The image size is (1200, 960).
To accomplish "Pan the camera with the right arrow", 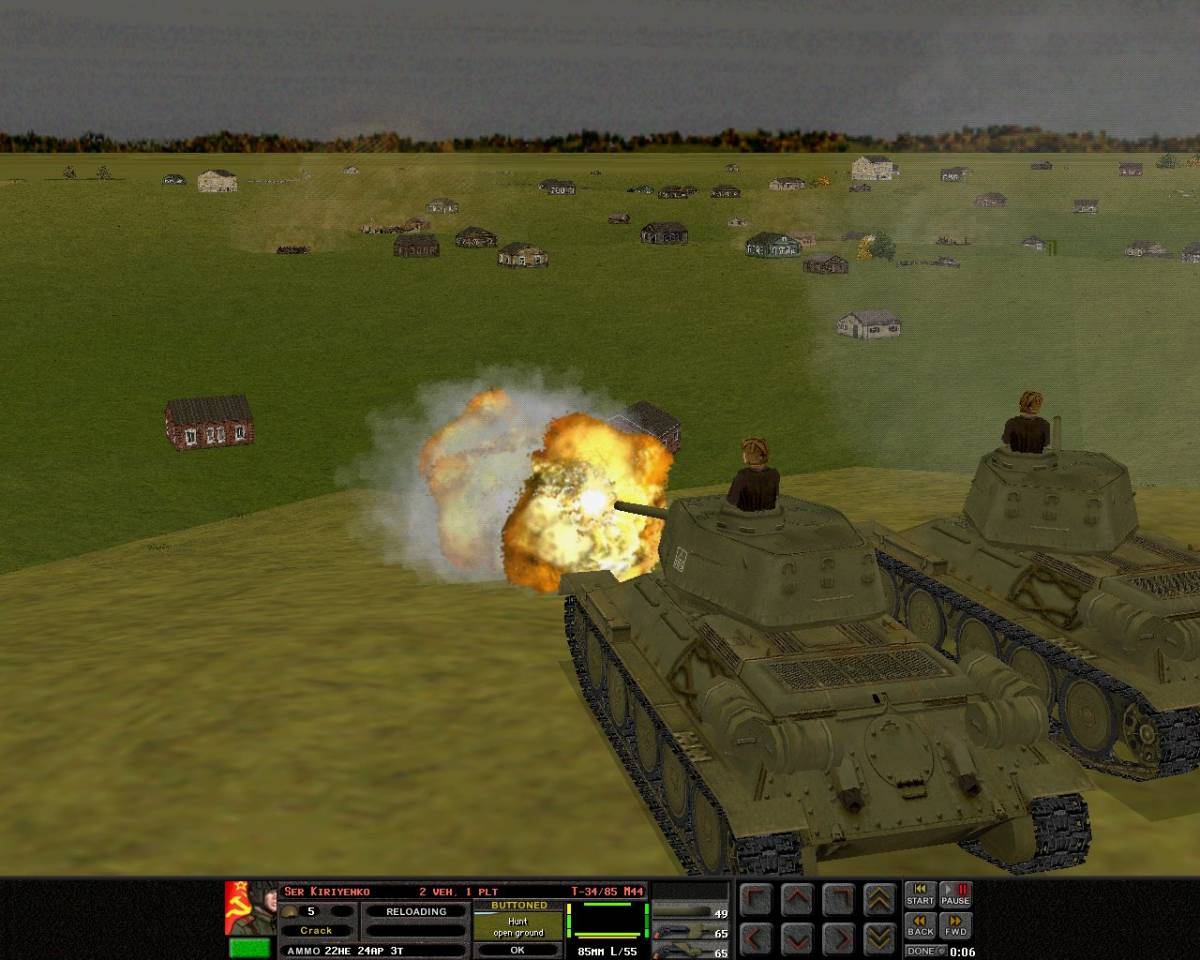I will point(838,938).
